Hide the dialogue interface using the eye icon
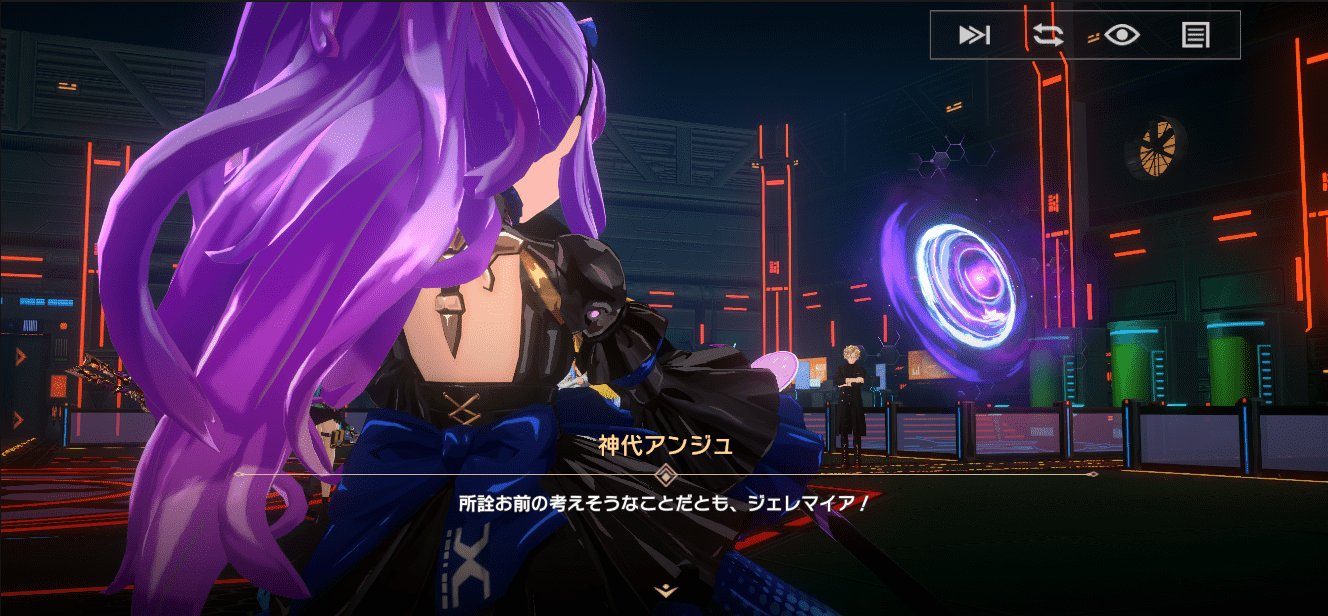 (x=1122, y=35)
